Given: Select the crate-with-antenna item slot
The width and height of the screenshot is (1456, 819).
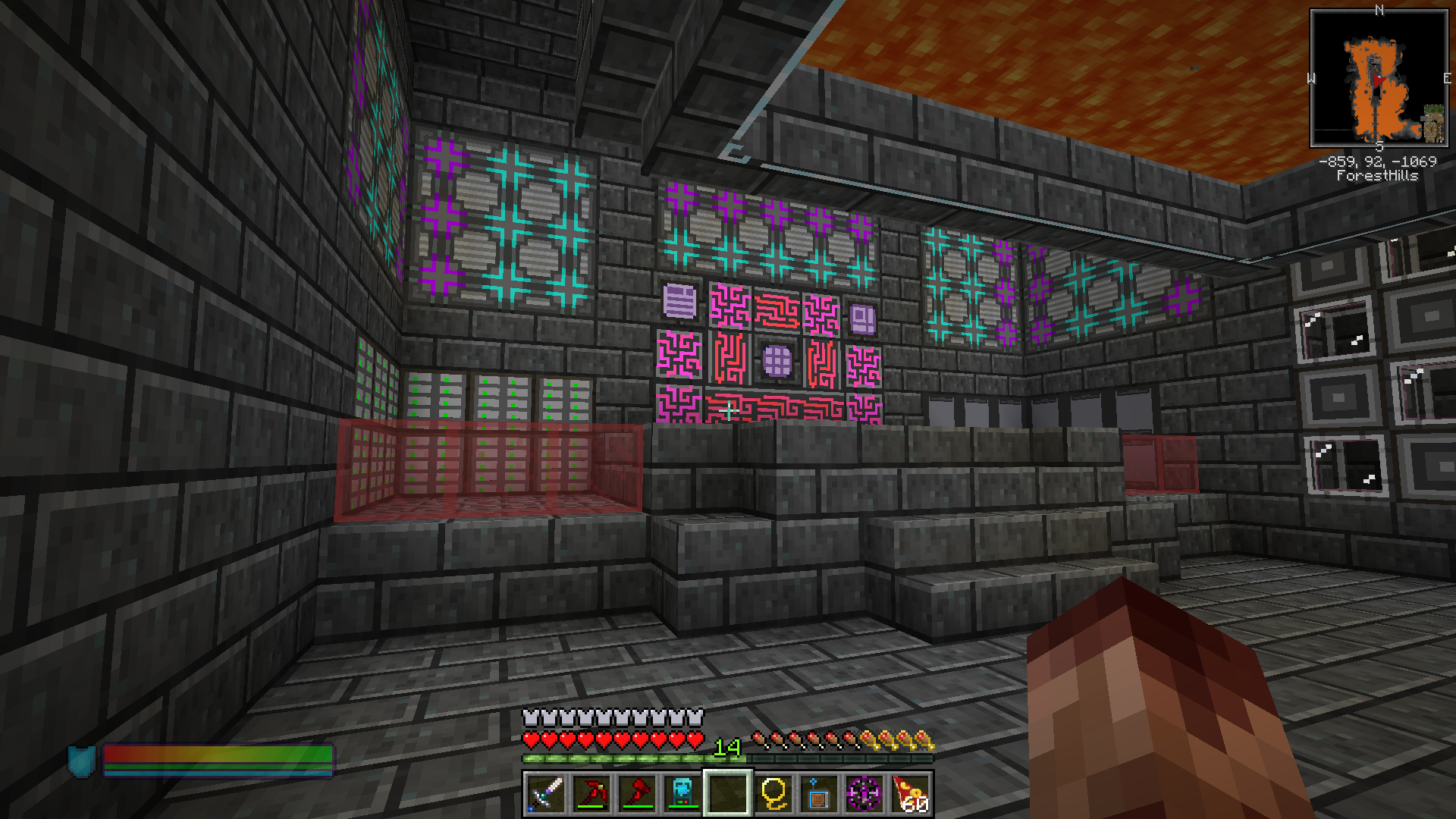Looking at the screenshot, I should (819, 793).
